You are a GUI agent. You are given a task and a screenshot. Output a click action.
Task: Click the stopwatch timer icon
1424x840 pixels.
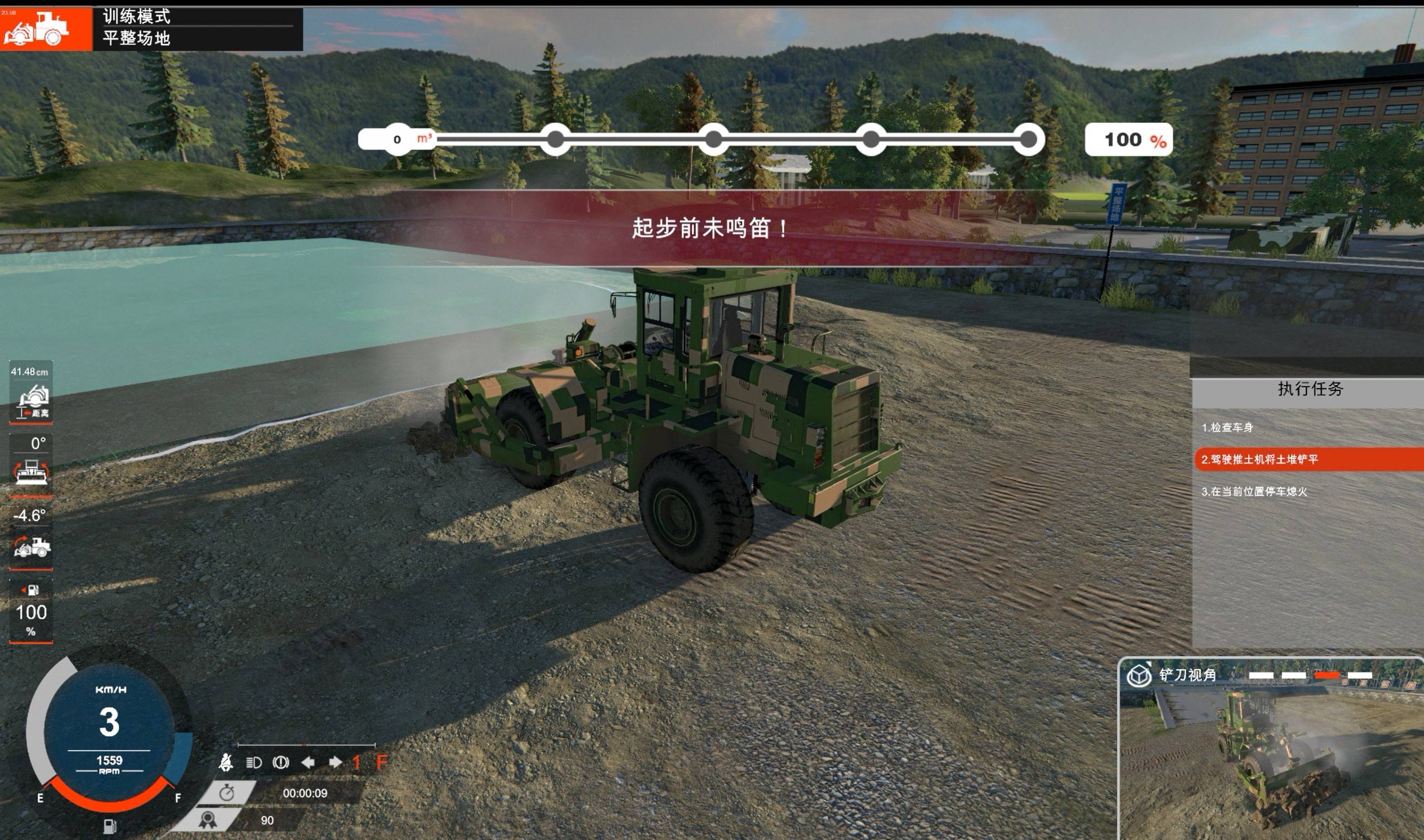tap(227, 793)
